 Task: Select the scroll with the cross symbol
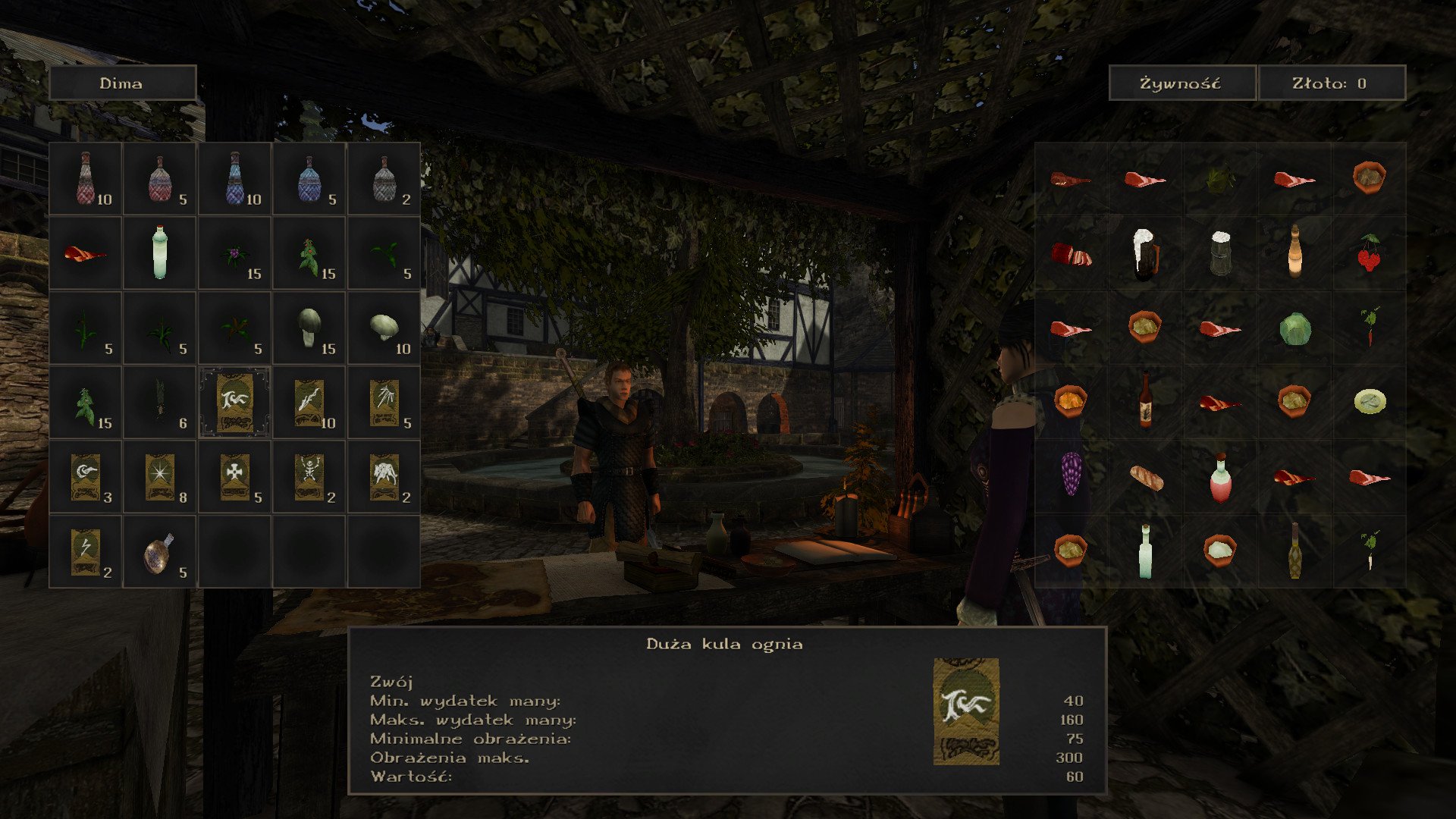tap(234, 477)
